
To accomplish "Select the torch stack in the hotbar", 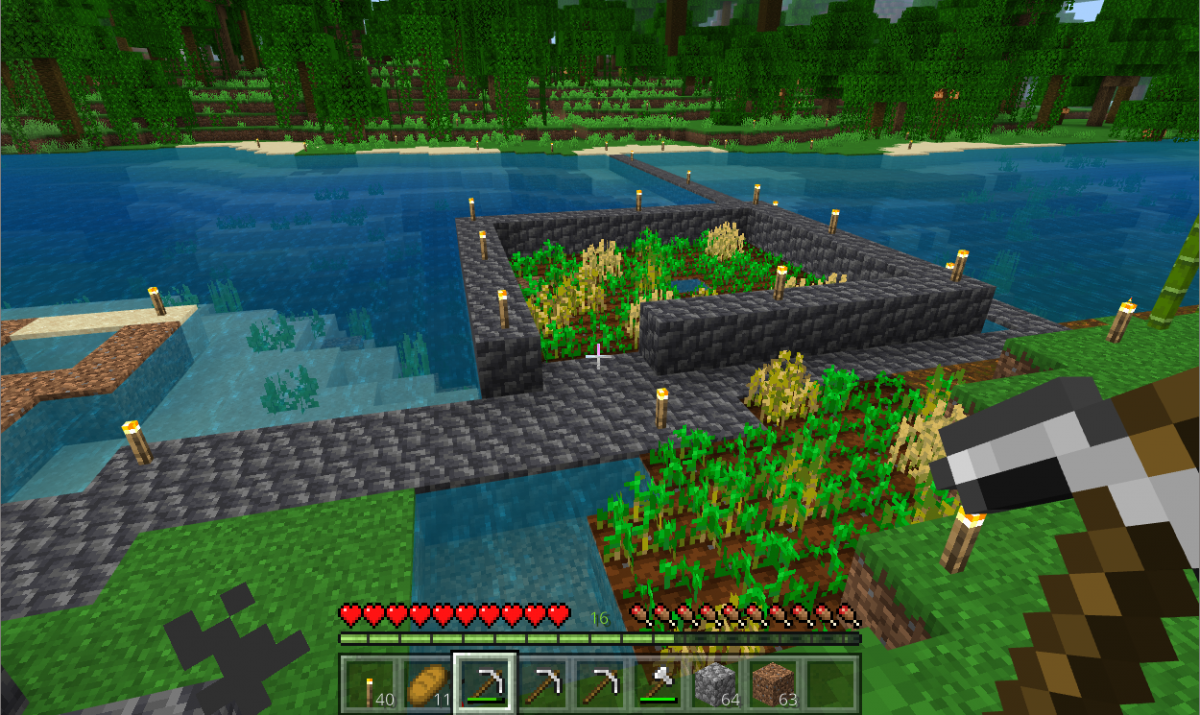I will [x=369, y=684].
